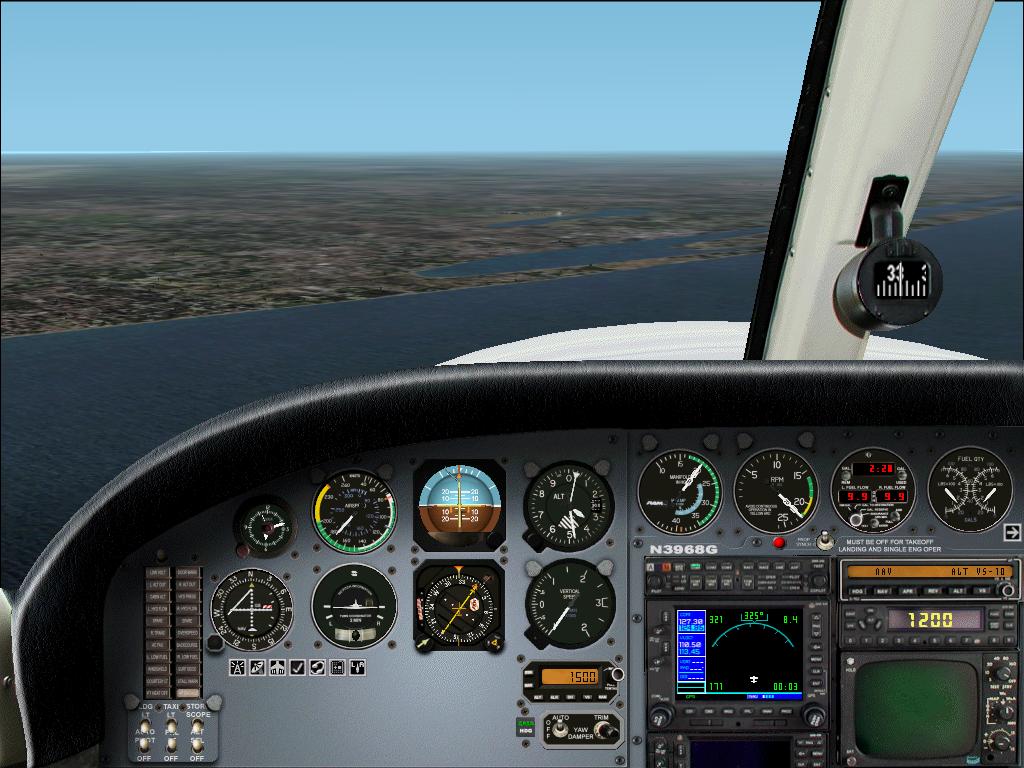Flip the prop synch toggle switch

coord(824,540)
